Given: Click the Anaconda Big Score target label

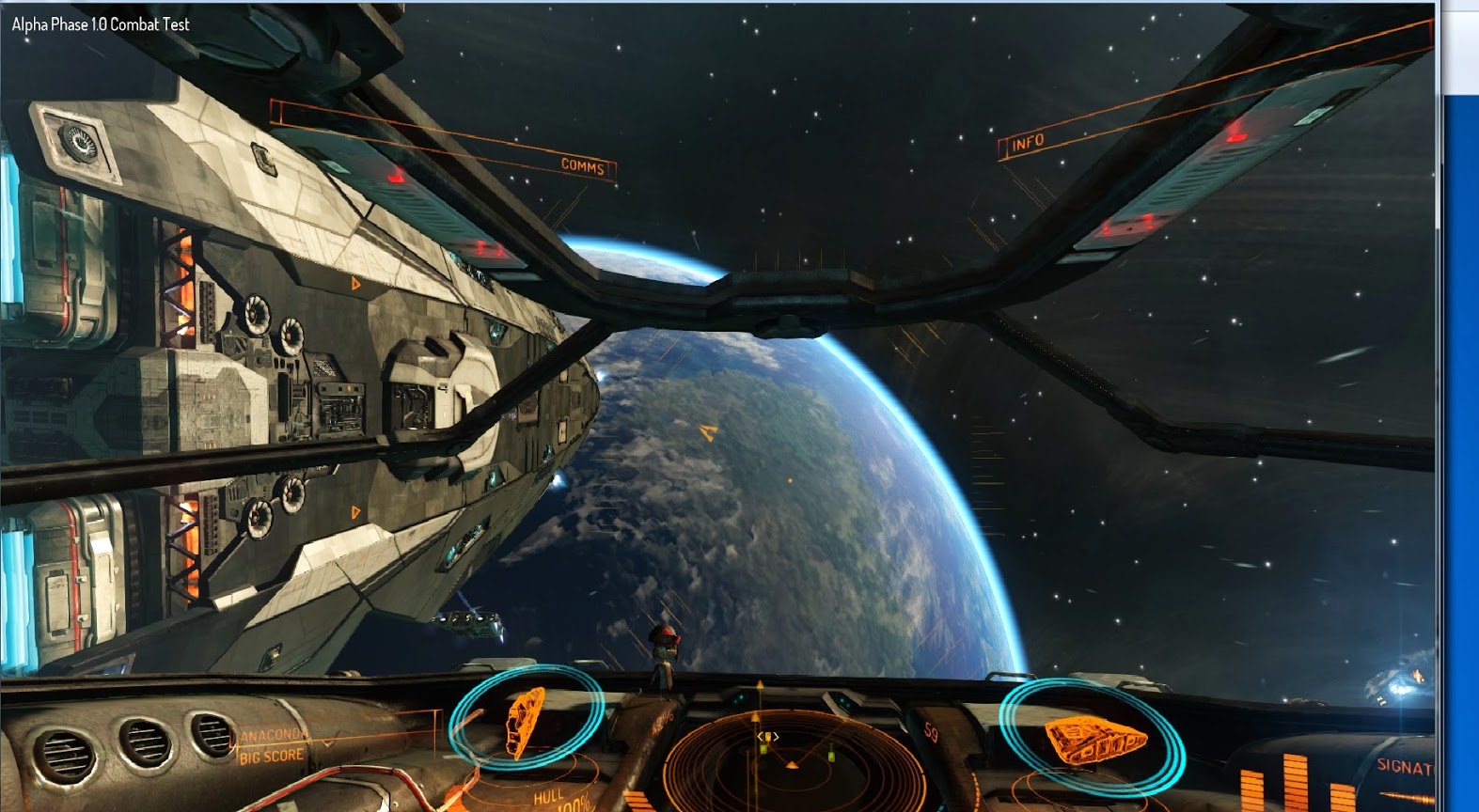Looking at the screenshot, I should click(x=272, y=746).
